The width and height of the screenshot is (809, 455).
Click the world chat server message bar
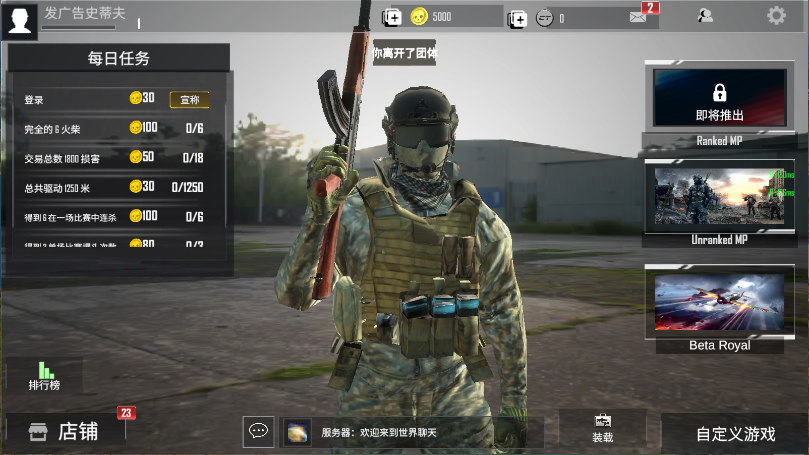coord(412,432)
